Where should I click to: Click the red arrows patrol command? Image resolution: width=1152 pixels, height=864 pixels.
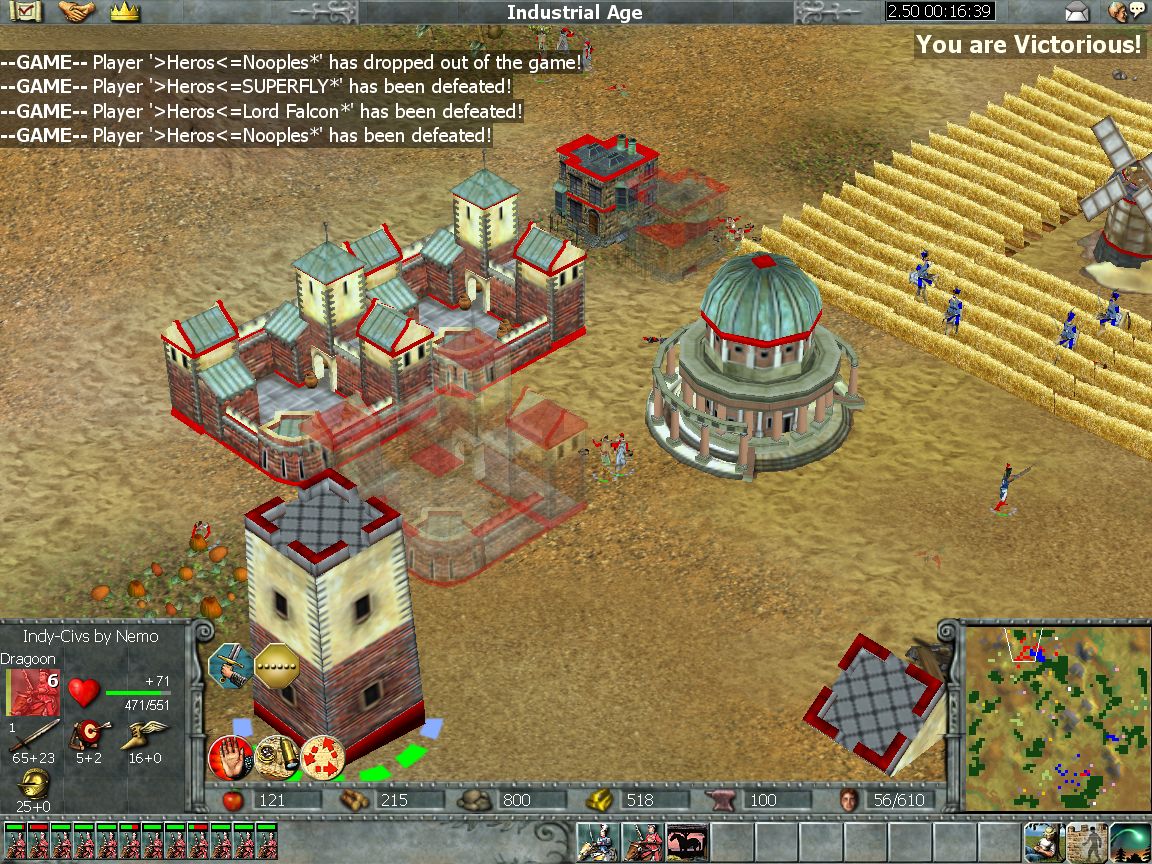pyautogui.click(x=322, y=757)
